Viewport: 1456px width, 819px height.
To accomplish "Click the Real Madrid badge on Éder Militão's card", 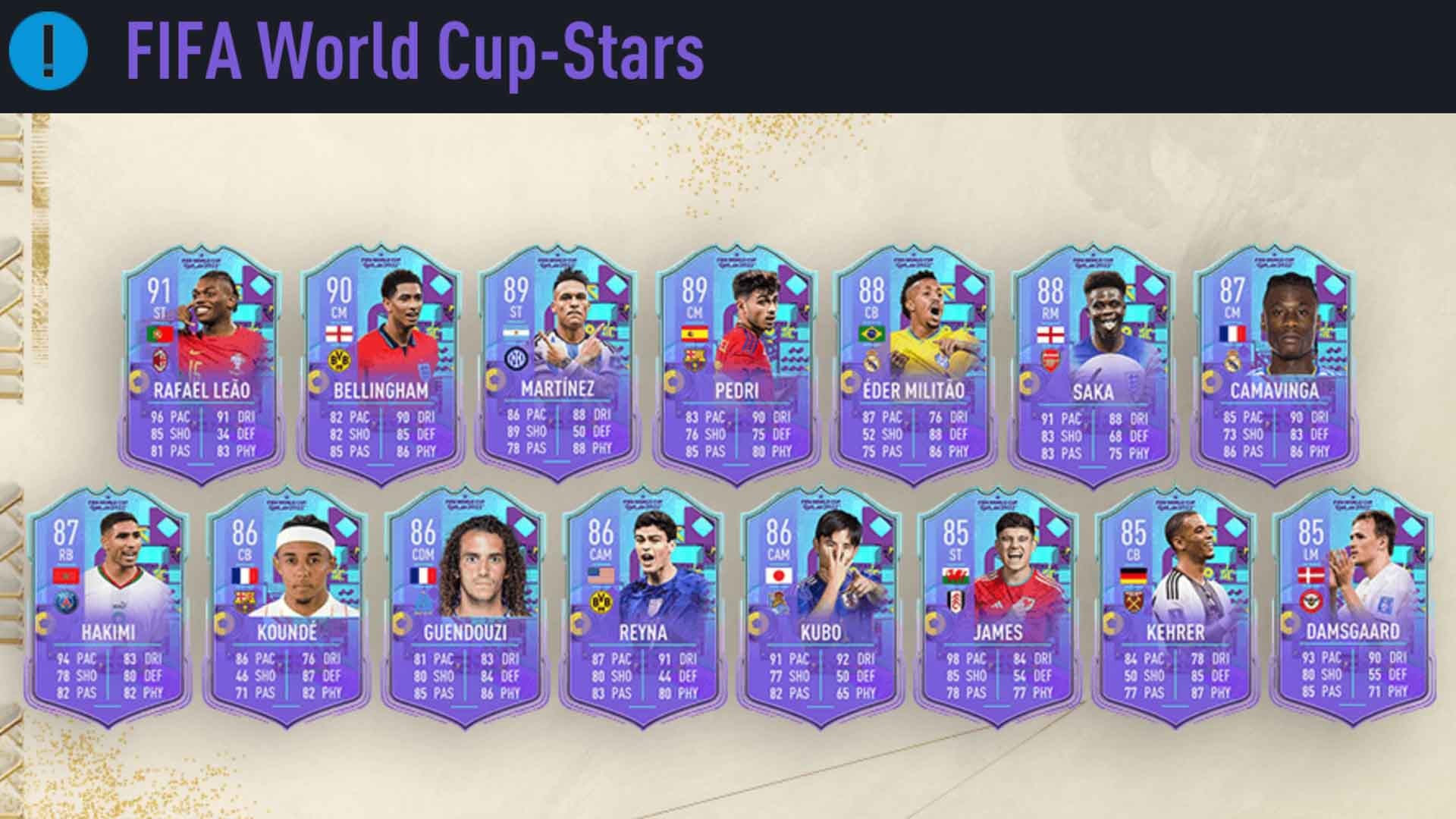I will click(874, 362).
